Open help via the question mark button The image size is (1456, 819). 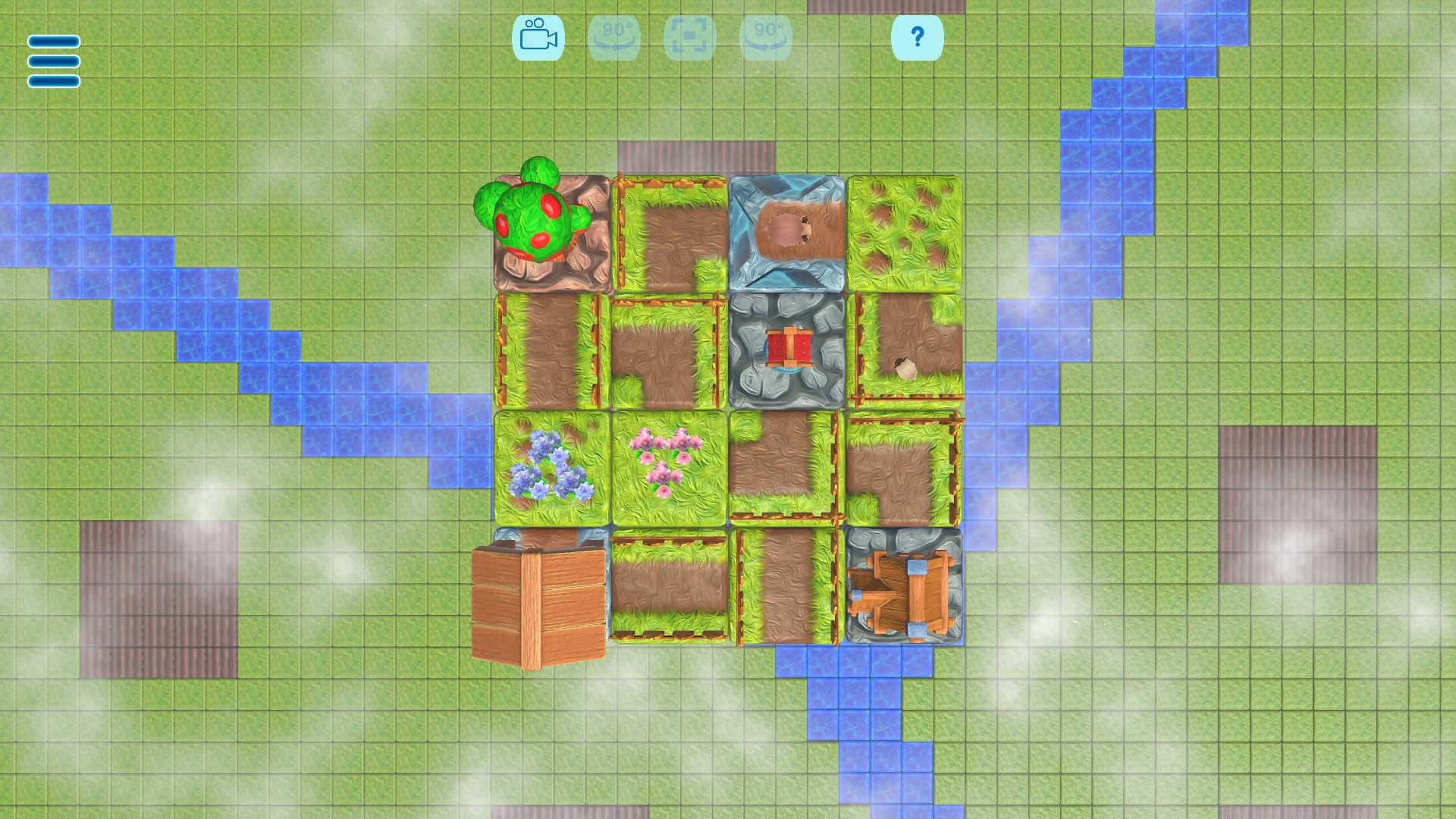tap(918, 38)
